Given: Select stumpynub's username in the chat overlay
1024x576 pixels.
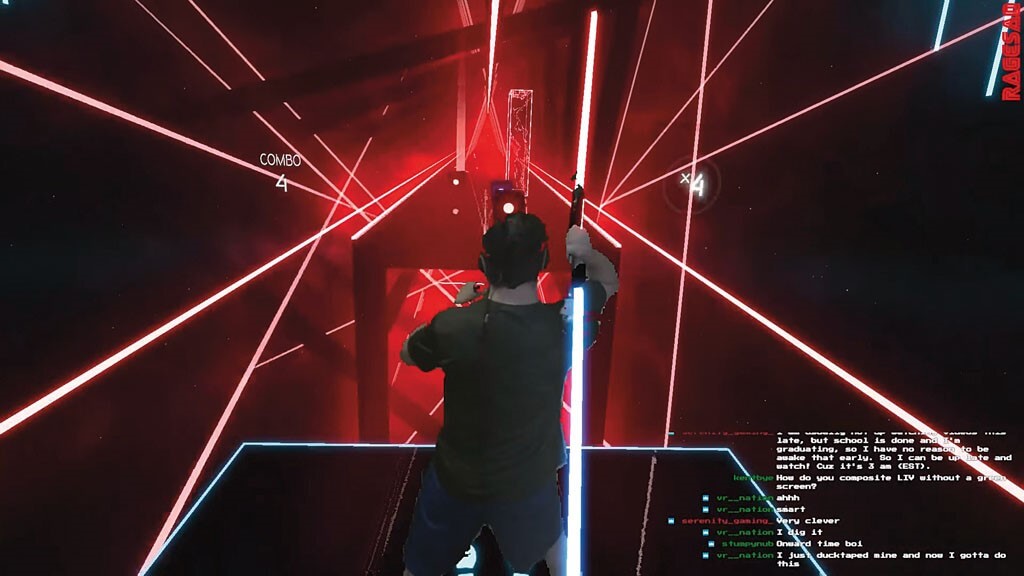Looking at the screenshot, I should point(747,544).
